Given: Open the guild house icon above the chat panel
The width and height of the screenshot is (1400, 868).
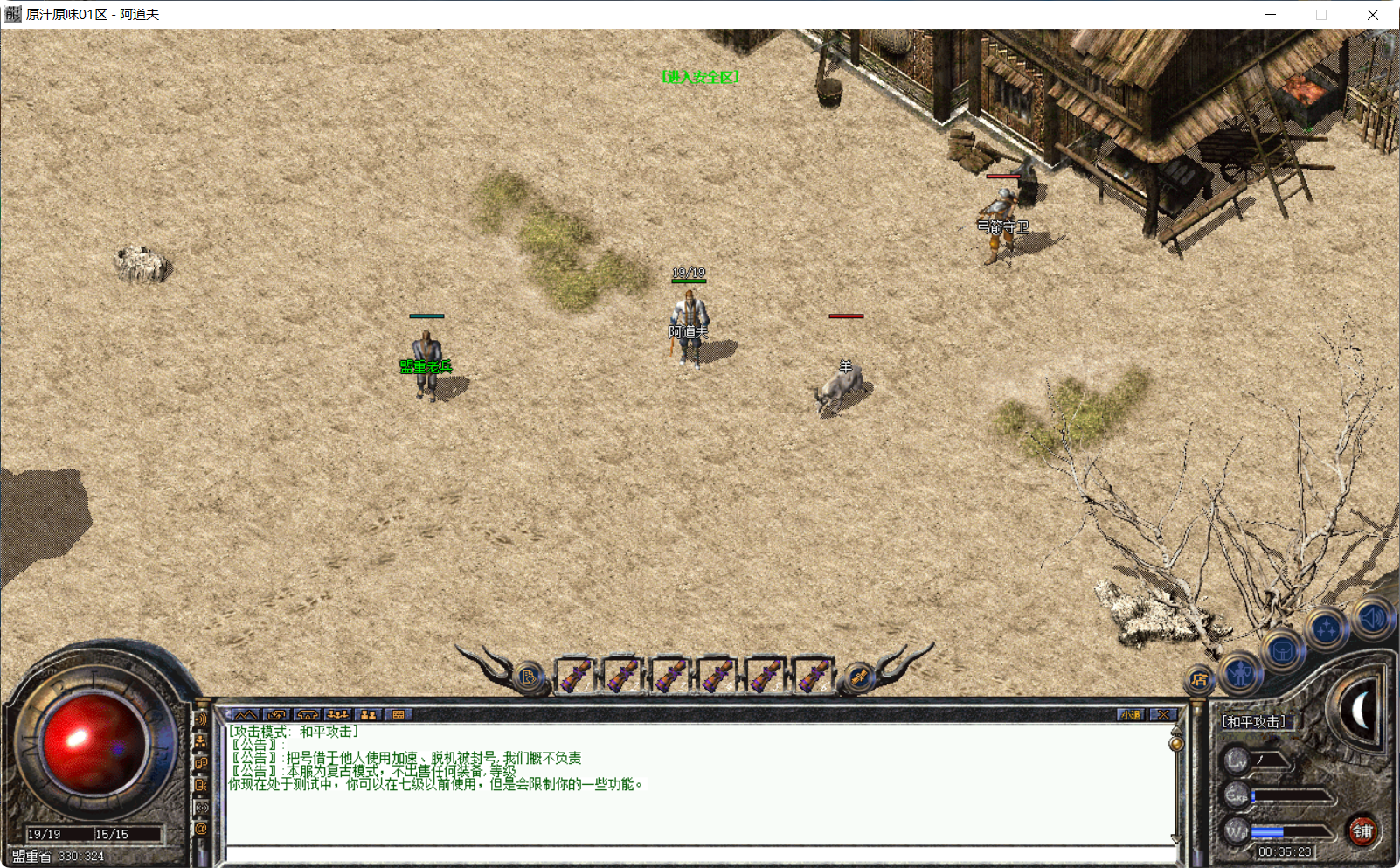Looking at the screenshot, I should coord(308,715).
